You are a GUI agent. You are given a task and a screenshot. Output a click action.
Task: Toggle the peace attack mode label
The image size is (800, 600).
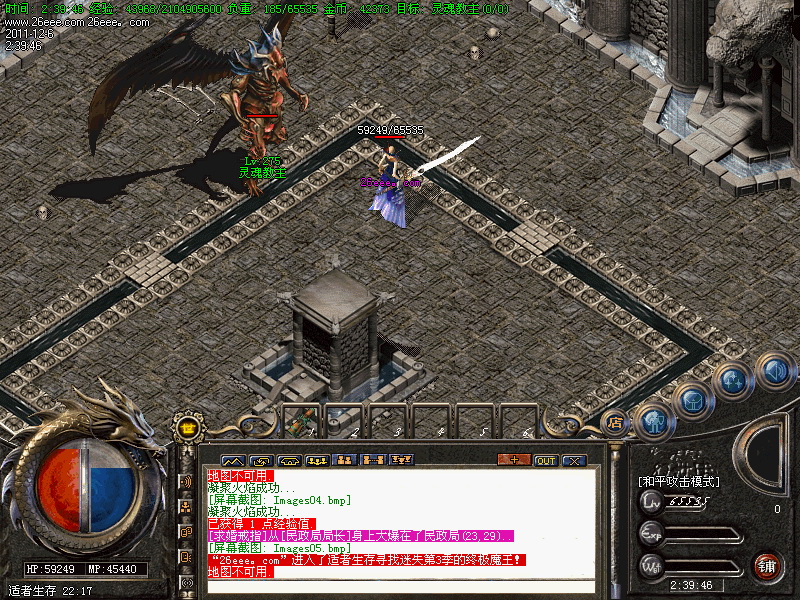[679, 481]
